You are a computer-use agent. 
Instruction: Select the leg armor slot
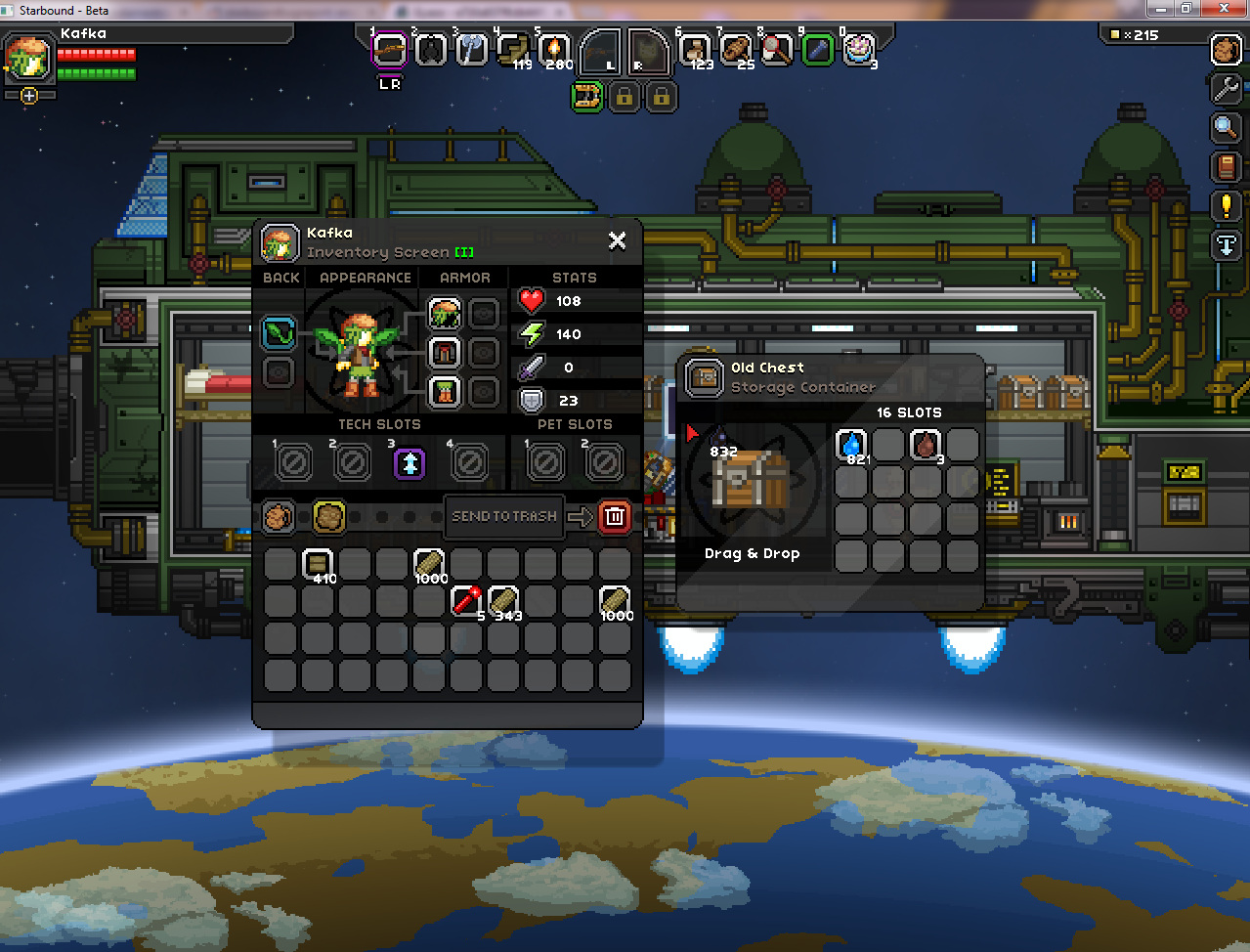pos(445,392)
